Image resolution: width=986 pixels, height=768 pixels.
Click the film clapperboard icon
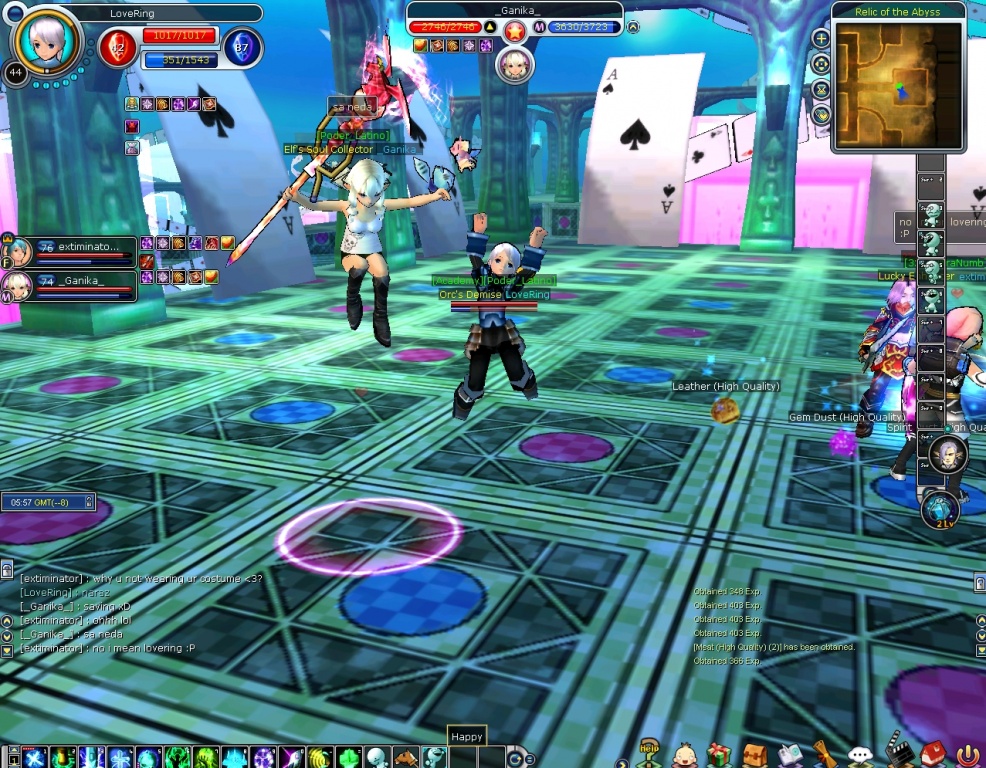897,754
